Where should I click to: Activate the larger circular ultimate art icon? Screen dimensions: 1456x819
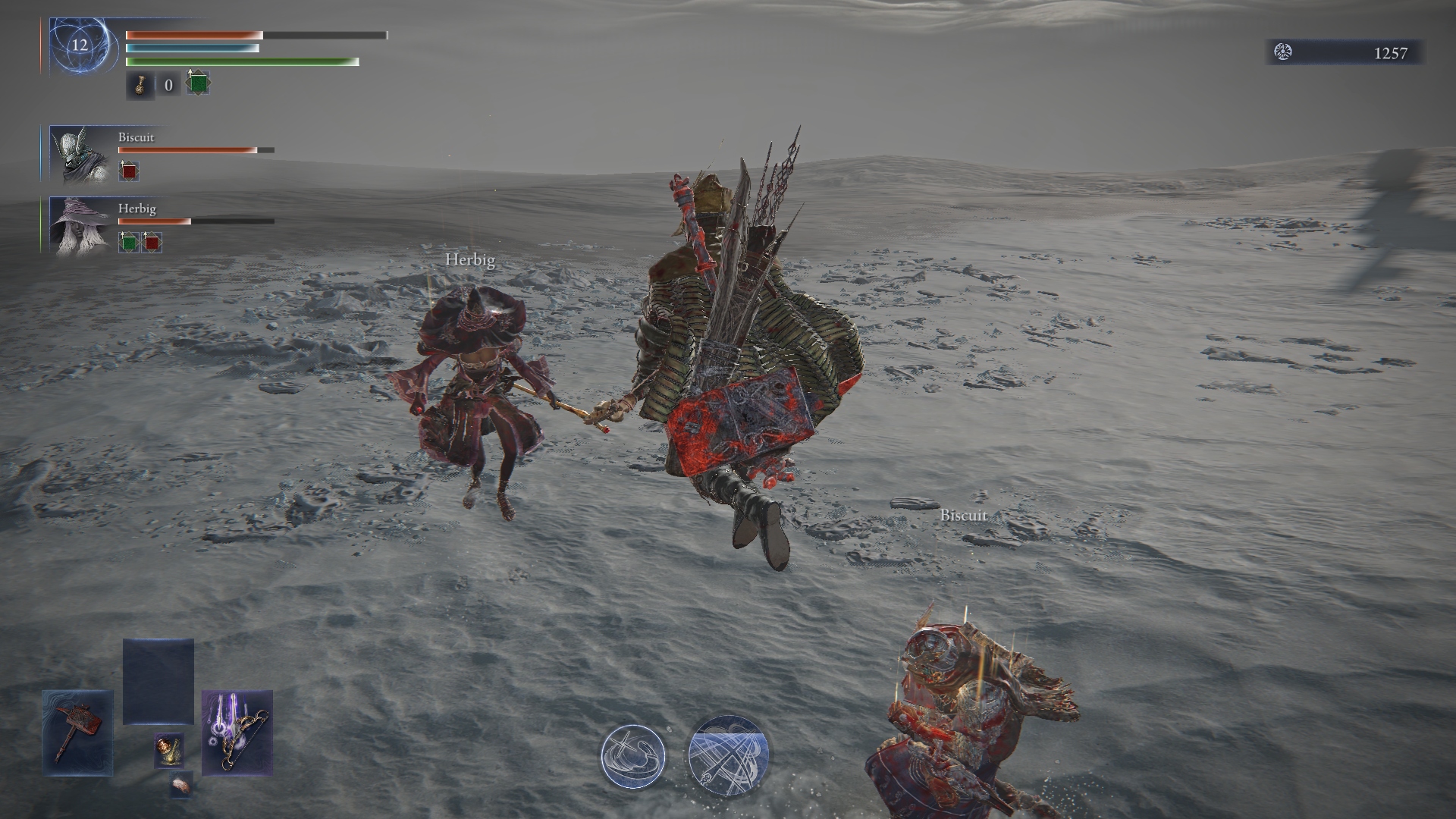tap(728, 755)
